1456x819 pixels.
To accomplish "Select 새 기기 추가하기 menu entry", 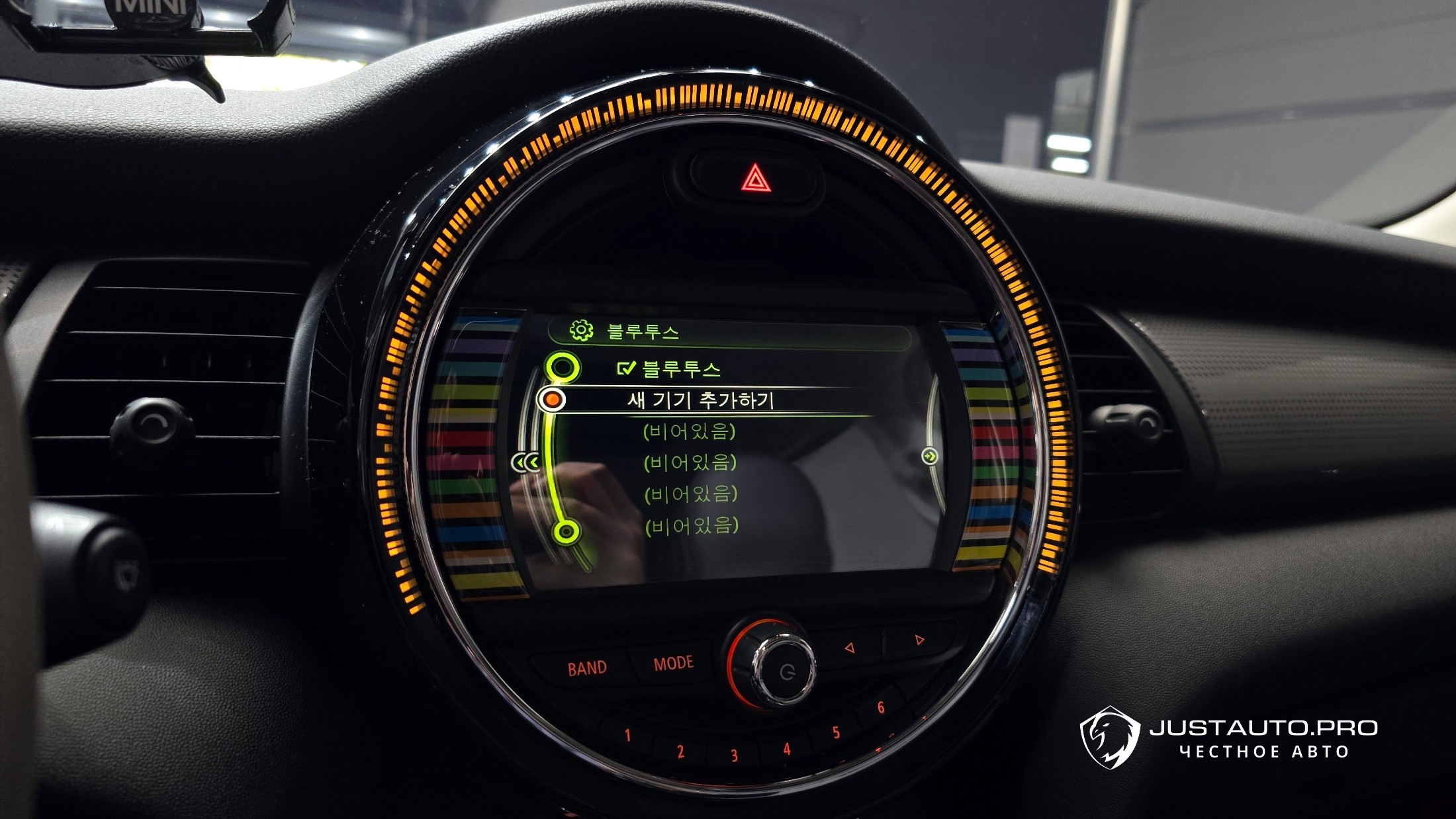I will pyautogui.click(x=700, y=400).
